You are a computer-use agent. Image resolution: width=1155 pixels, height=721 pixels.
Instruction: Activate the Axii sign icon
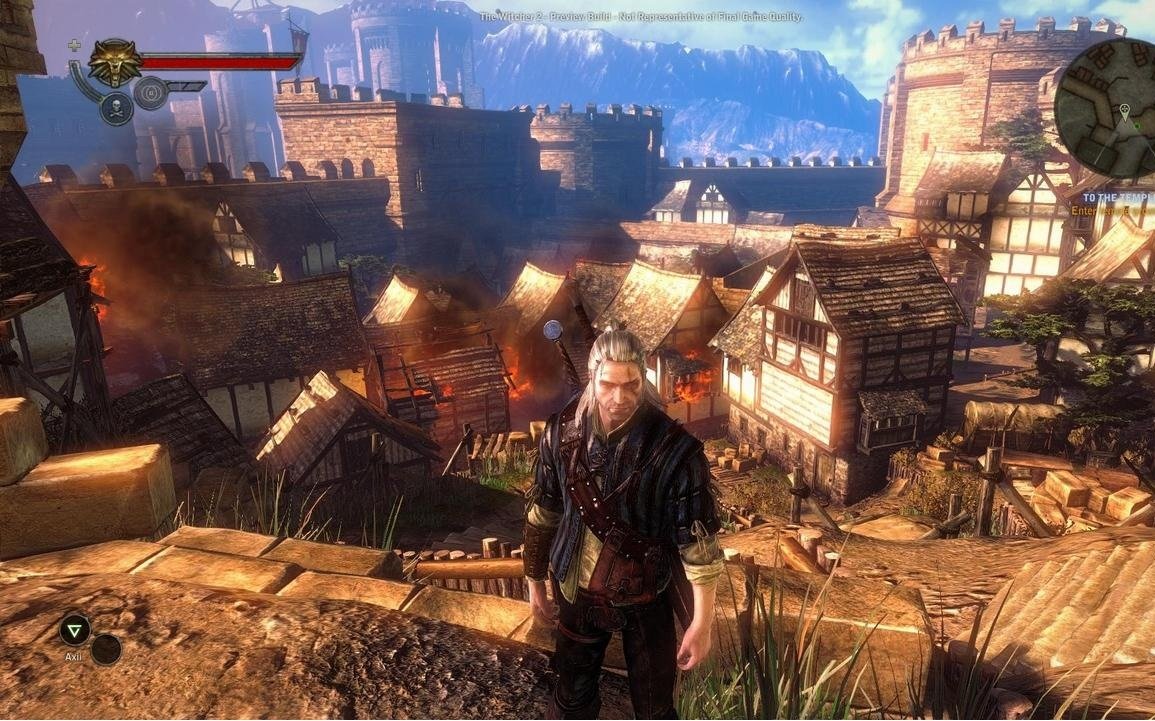pyautogui.click(x=74, y=629)
